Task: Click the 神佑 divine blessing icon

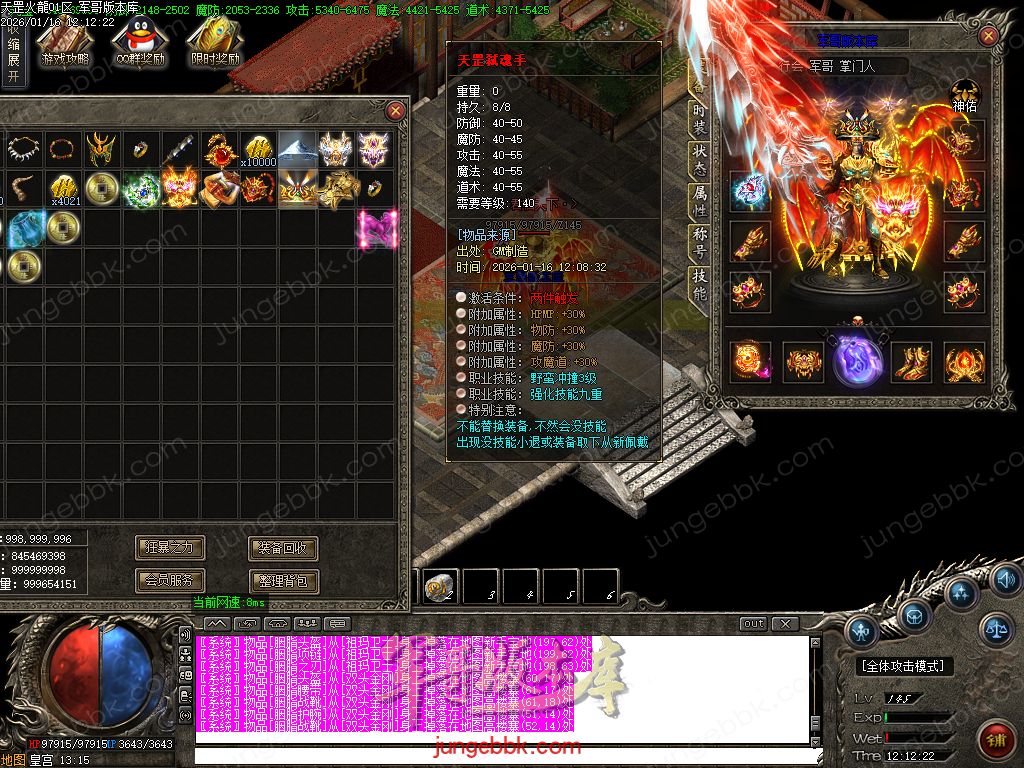Action: coord(964,94)
